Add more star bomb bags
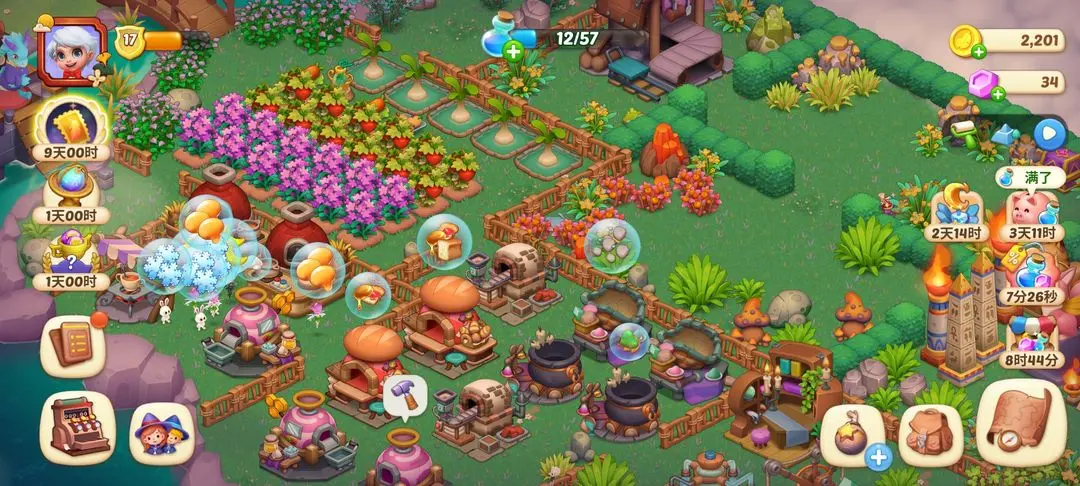 [x=878, y=458]
